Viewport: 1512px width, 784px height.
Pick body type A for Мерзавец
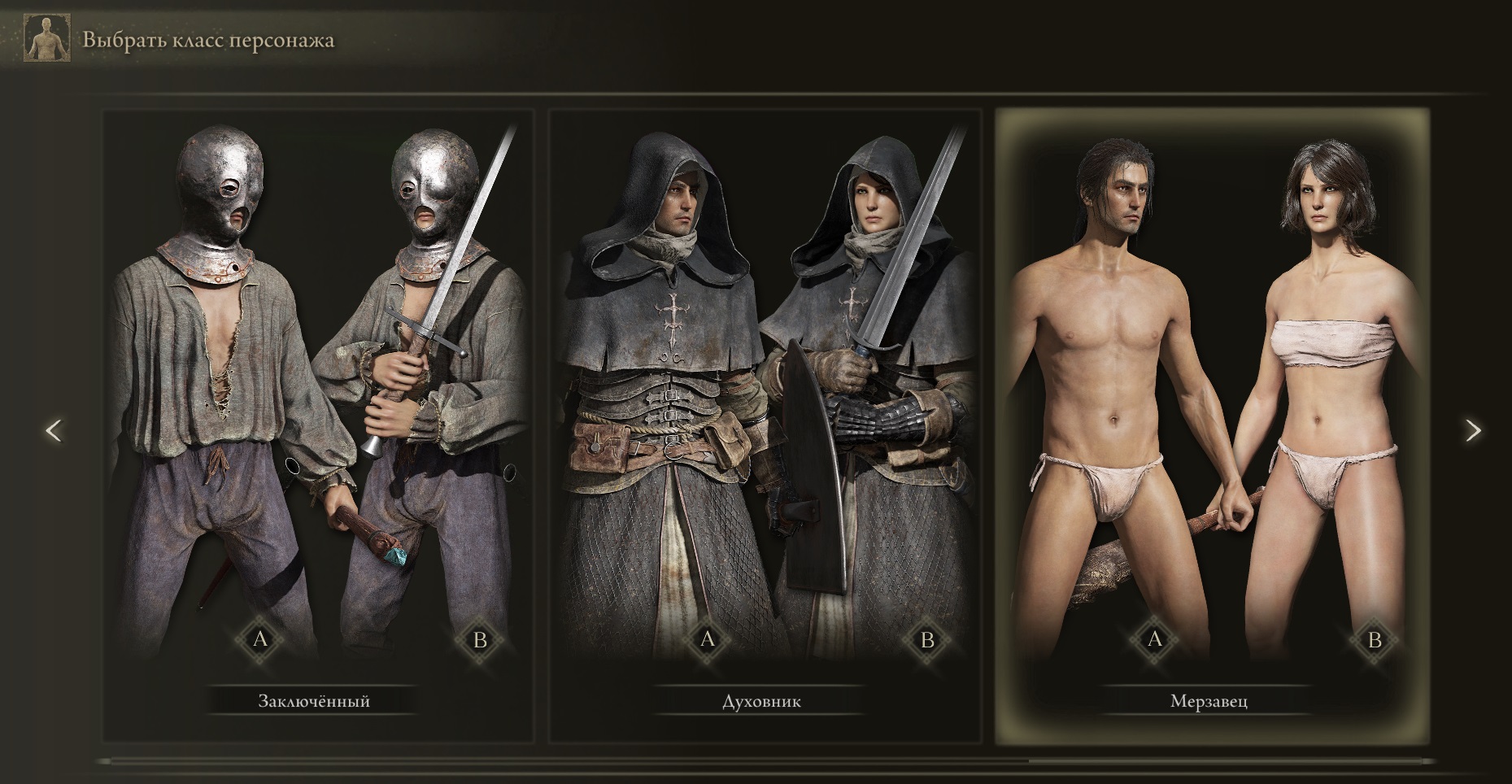point(1155,639)
